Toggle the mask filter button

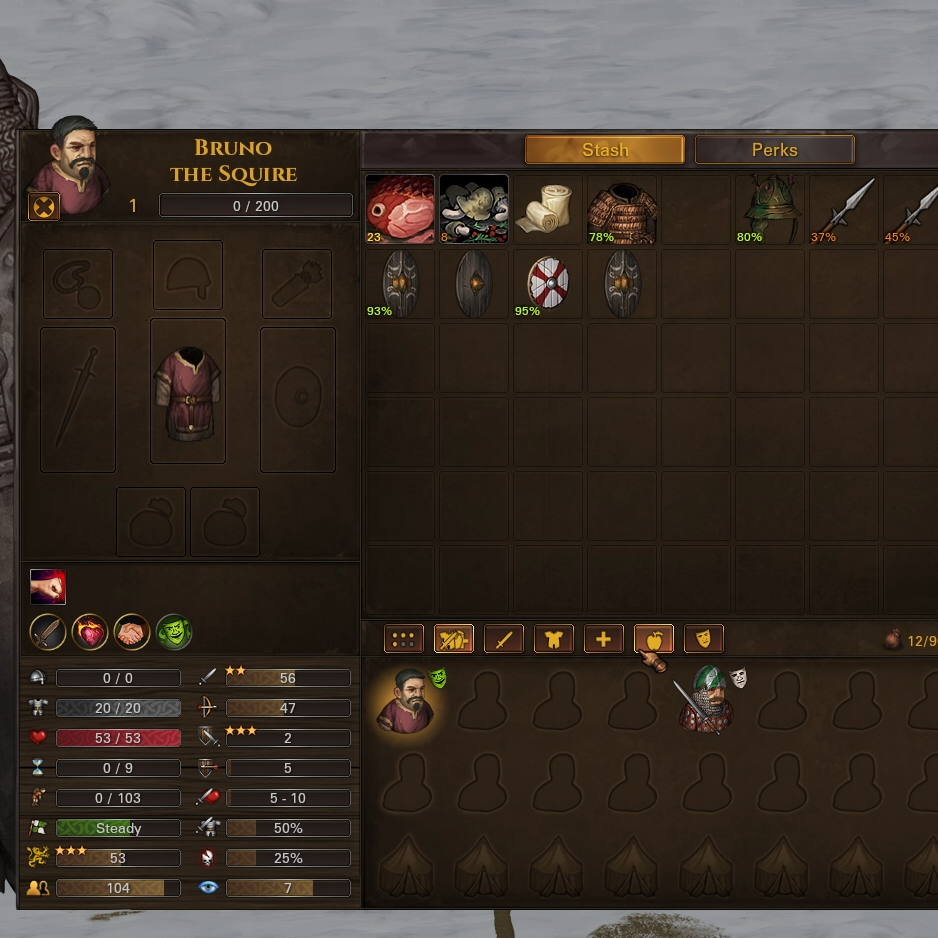703,639
